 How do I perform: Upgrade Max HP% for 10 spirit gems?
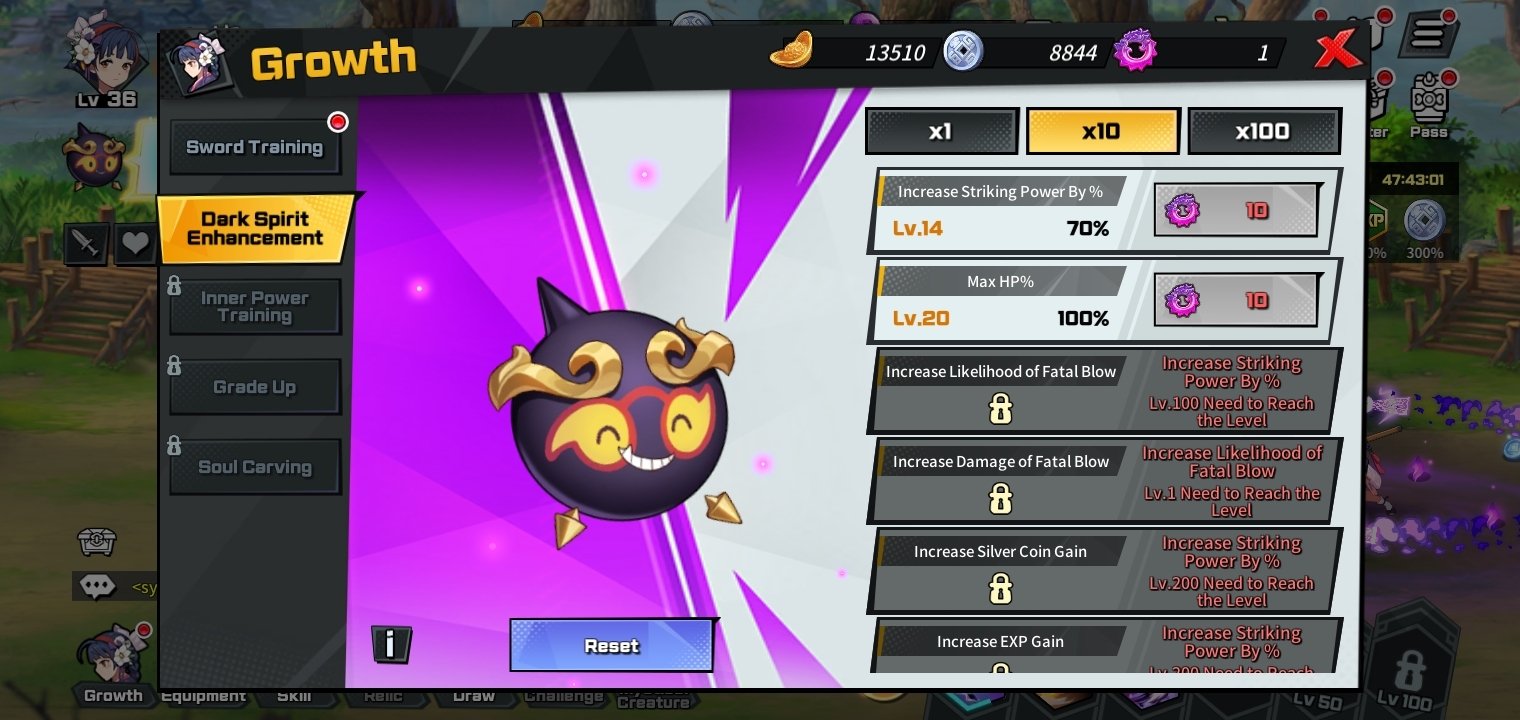pyautogui.click(x=1236, y=300)
